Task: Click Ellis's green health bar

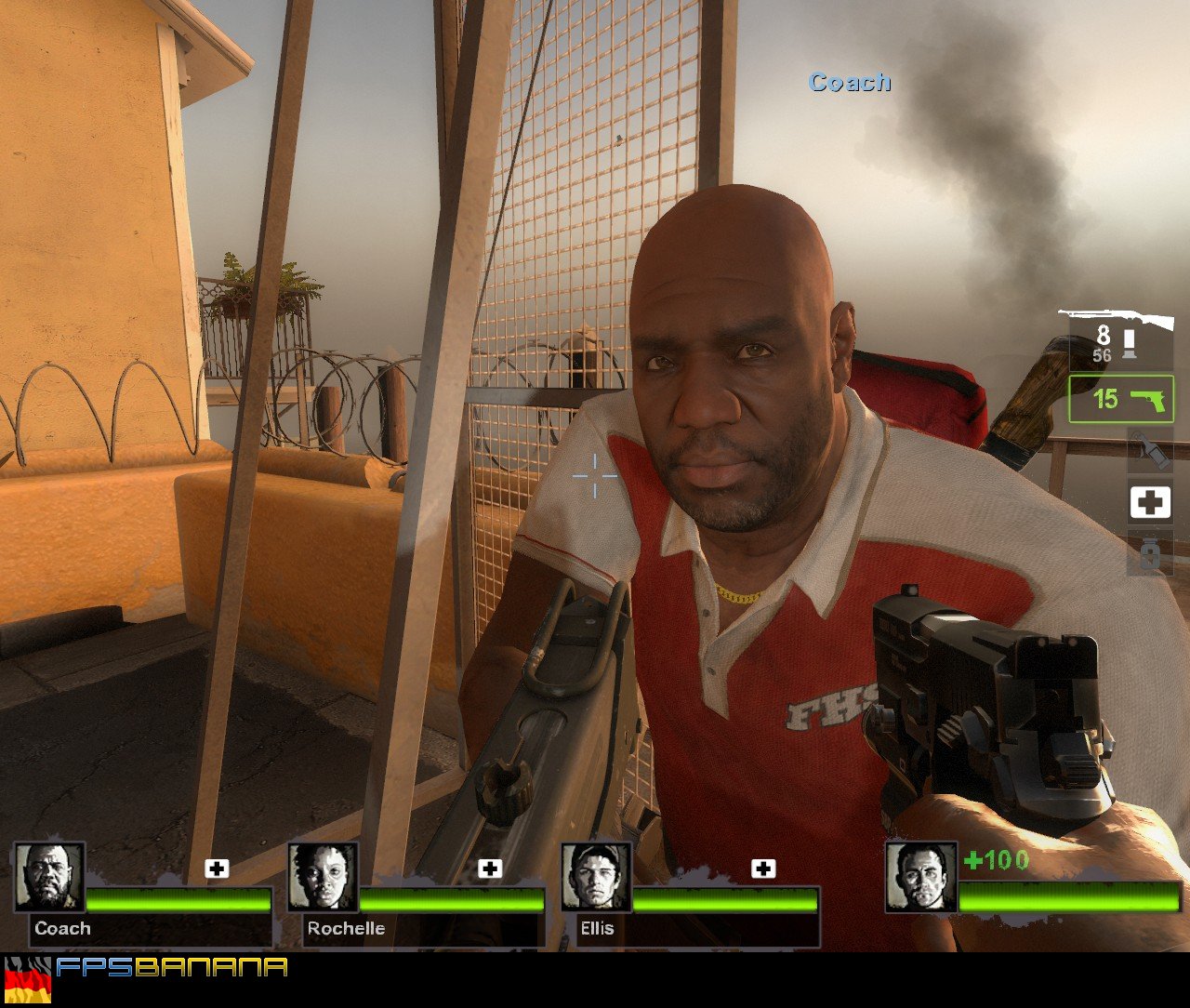Action: tap(725, 900)
